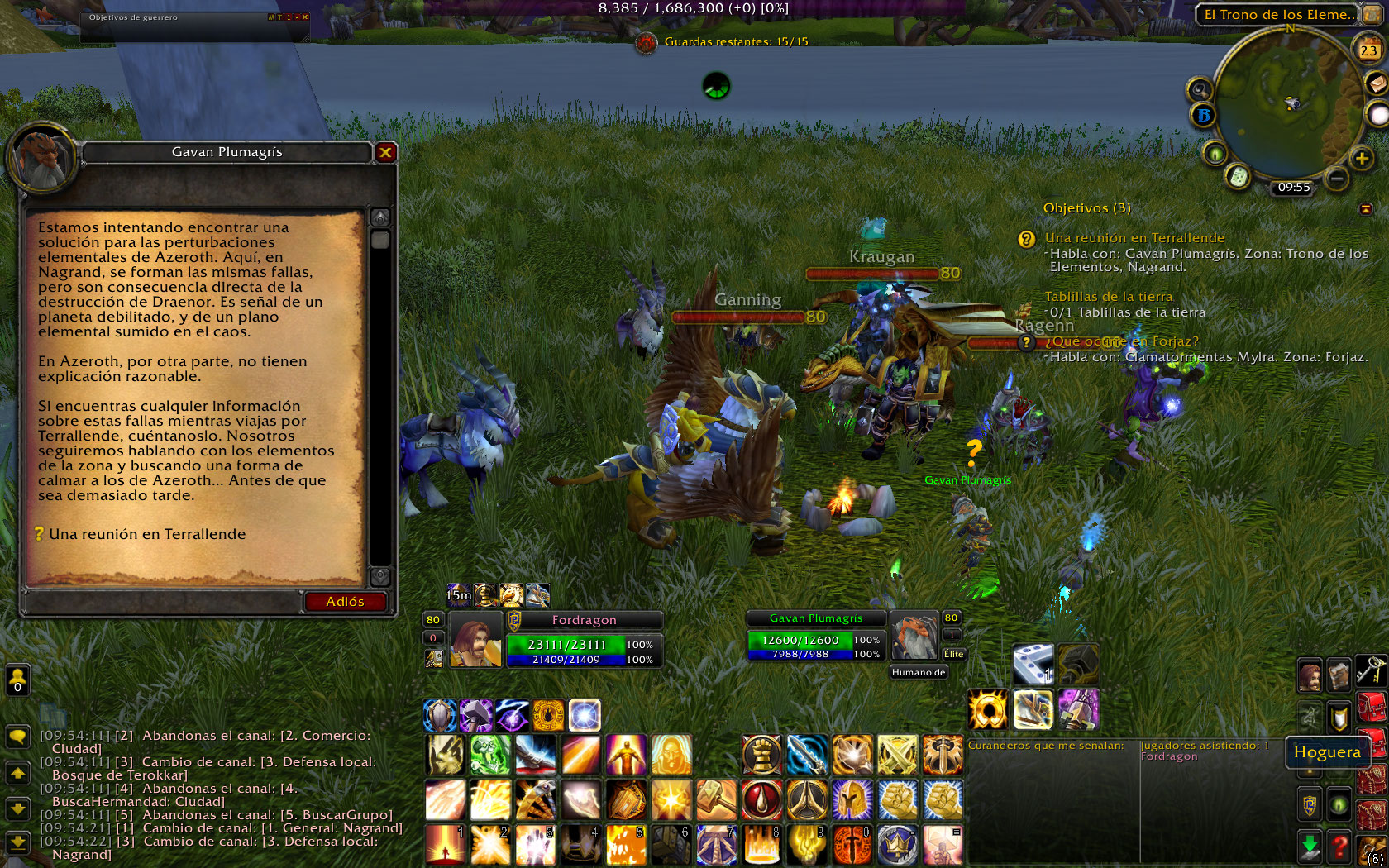Select the quest Una reunión en Terrallende
The width and height of the screenshot is (1389, 868).
pyautogui.click(x=146, y=534)
